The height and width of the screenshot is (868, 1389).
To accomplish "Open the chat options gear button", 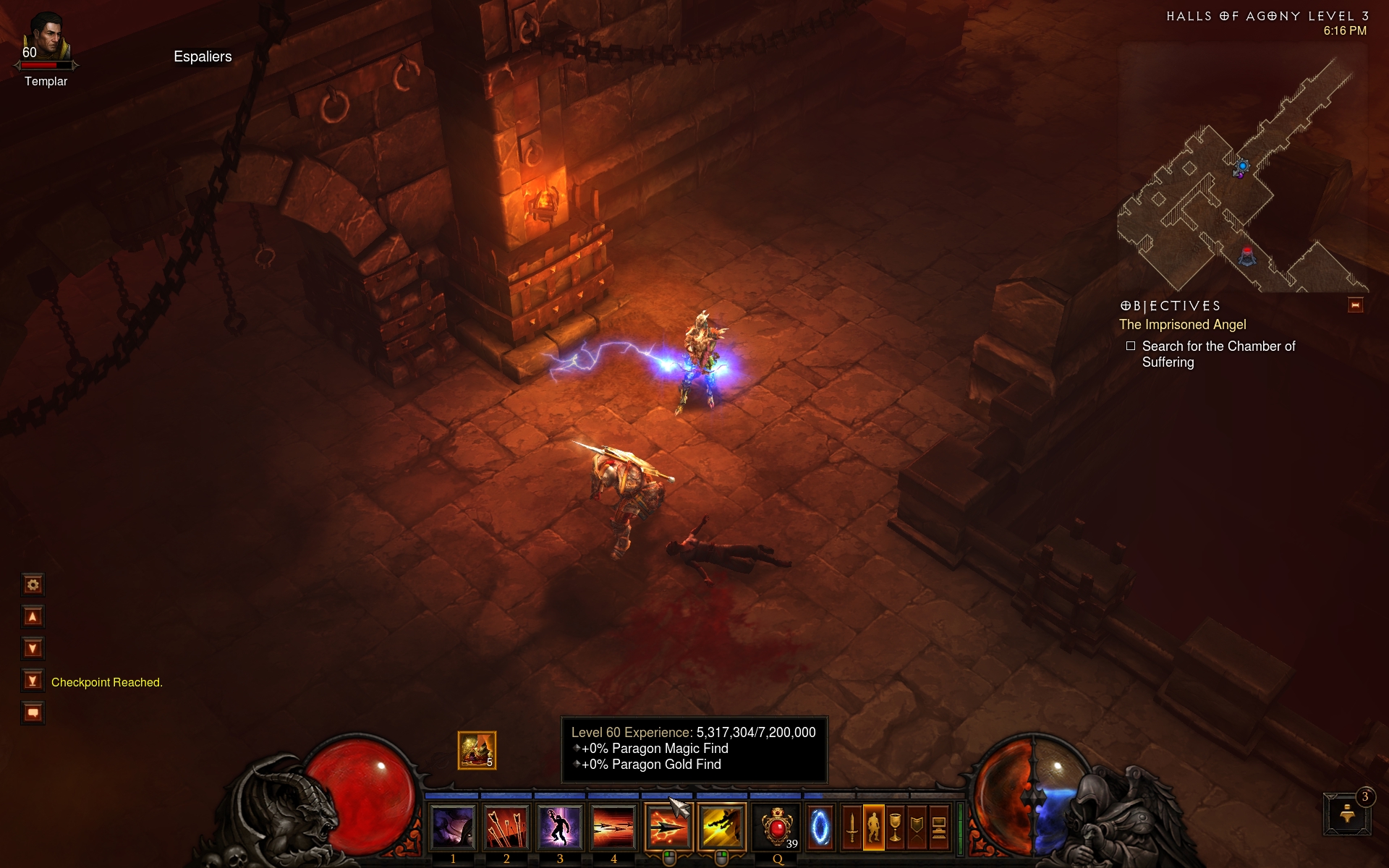I will point(33,584).
